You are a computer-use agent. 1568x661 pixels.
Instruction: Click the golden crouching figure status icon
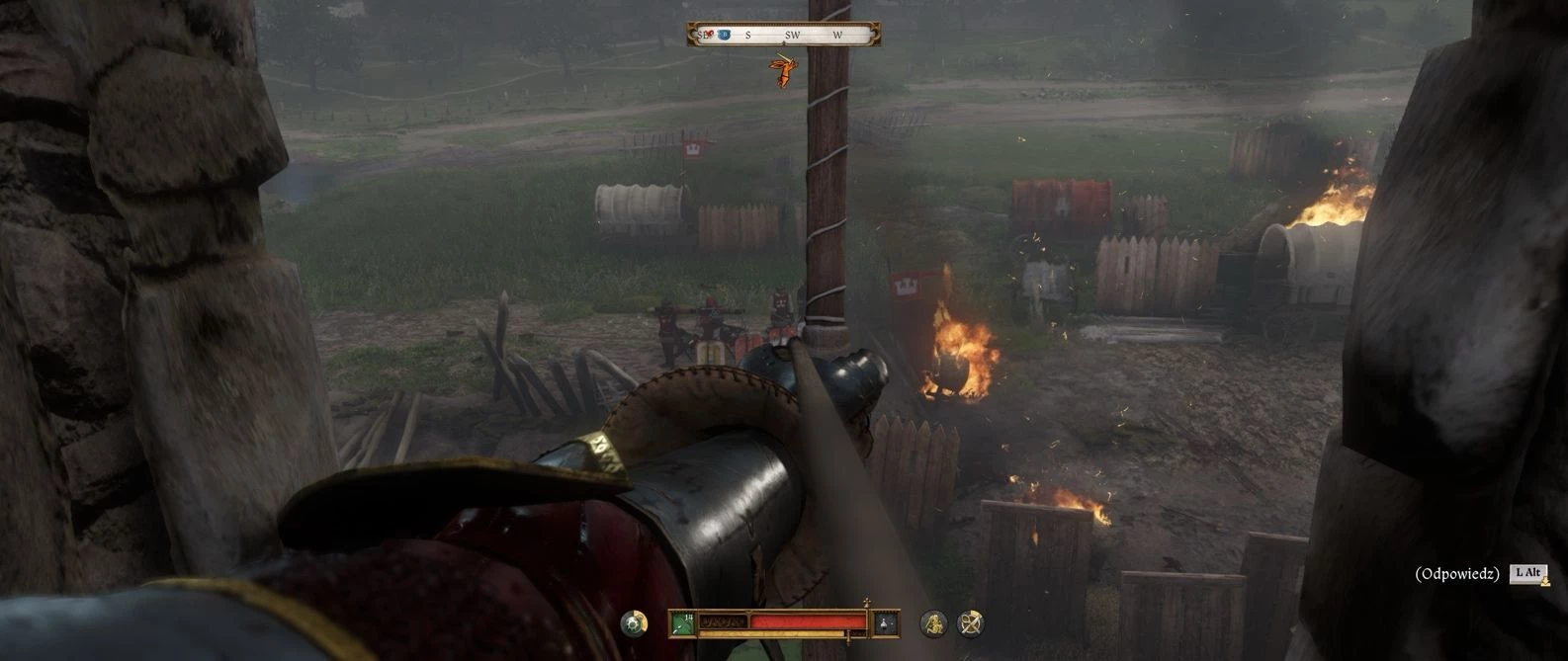933,622
